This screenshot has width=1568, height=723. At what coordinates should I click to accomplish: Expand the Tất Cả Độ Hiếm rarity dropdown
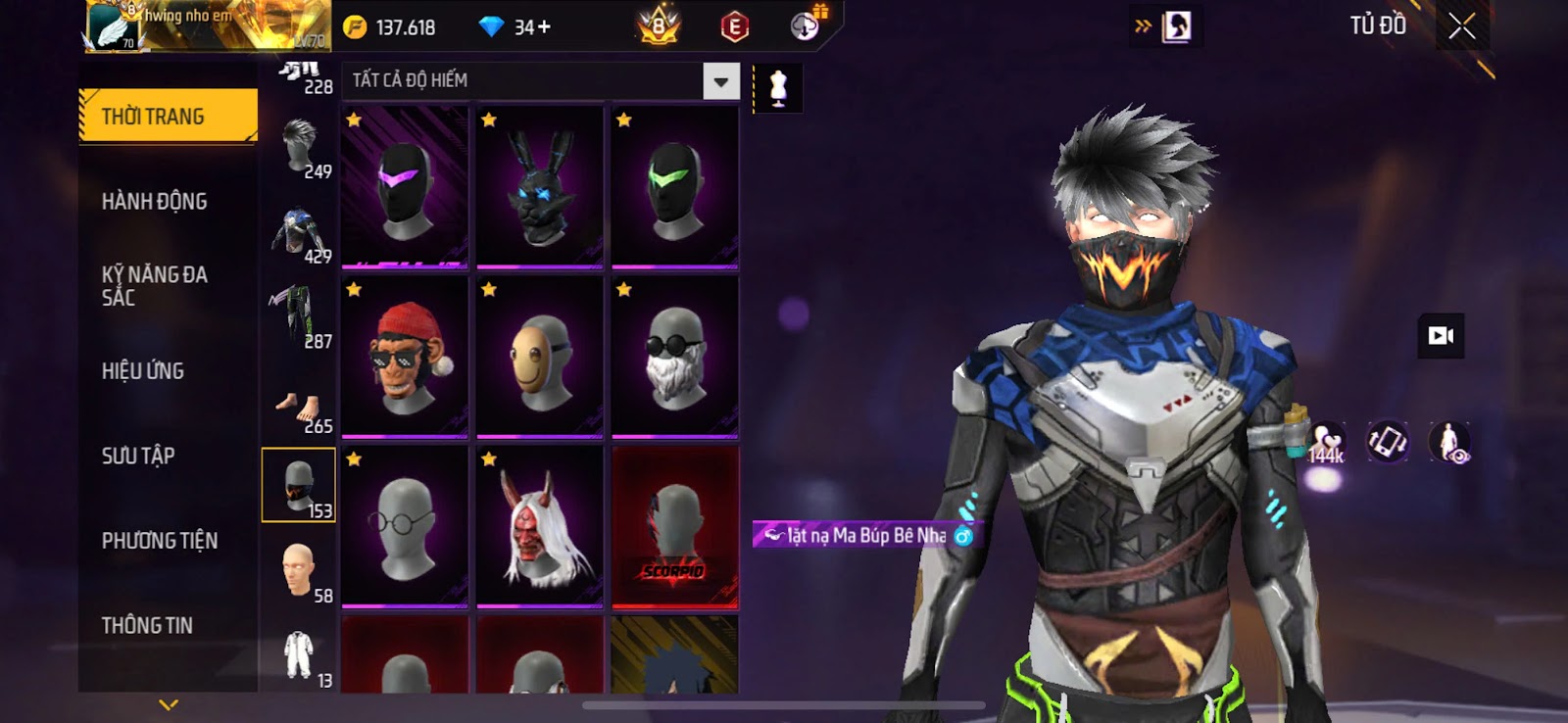721,81
